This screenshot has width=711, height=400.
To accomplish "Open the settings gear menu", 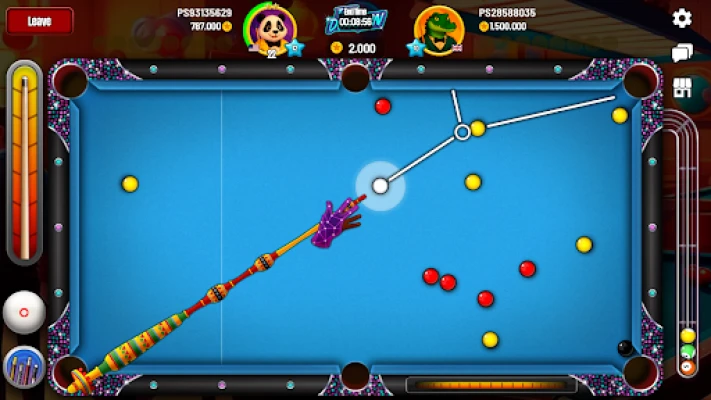I will tap(682, 18).
